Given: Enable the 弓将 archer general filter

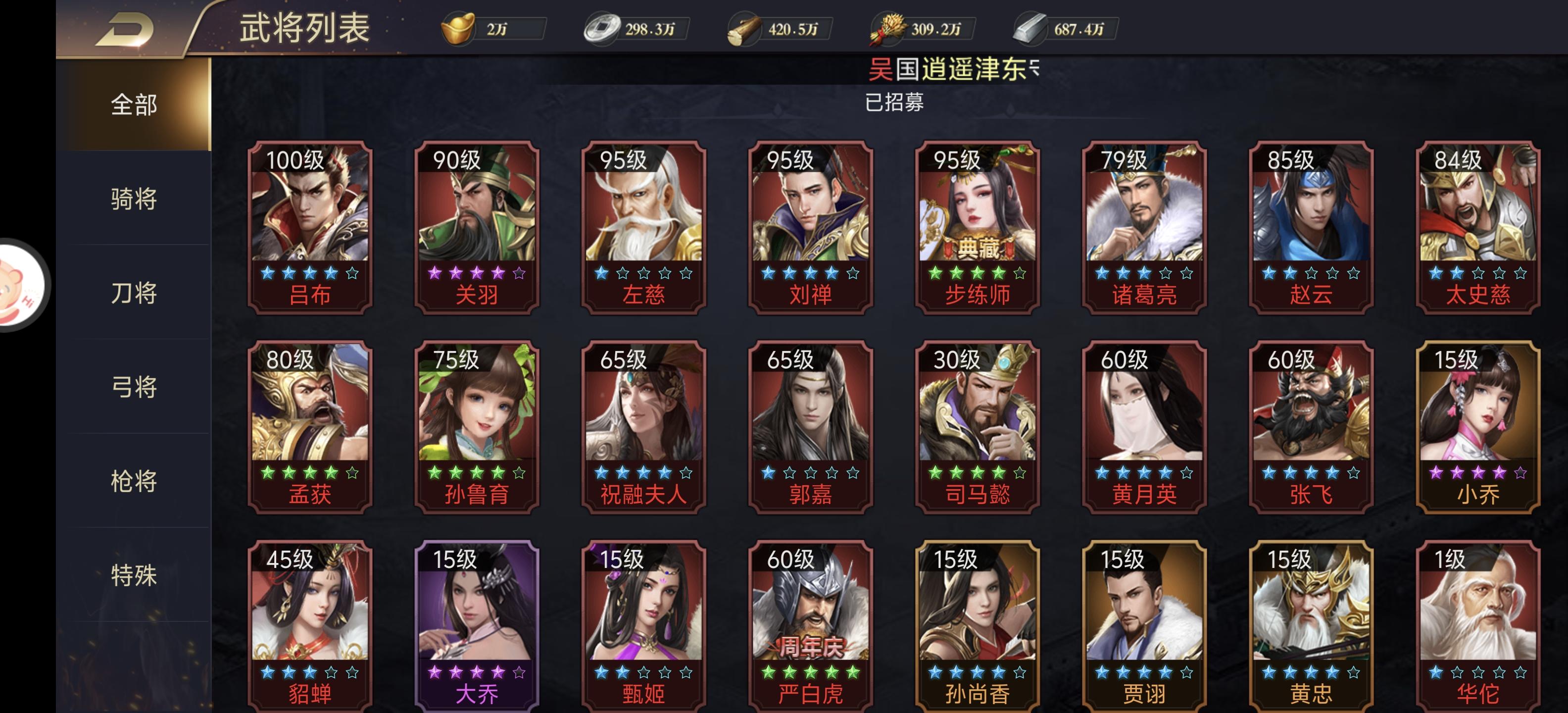Looking at the screenshot, I should coord(135,387).
